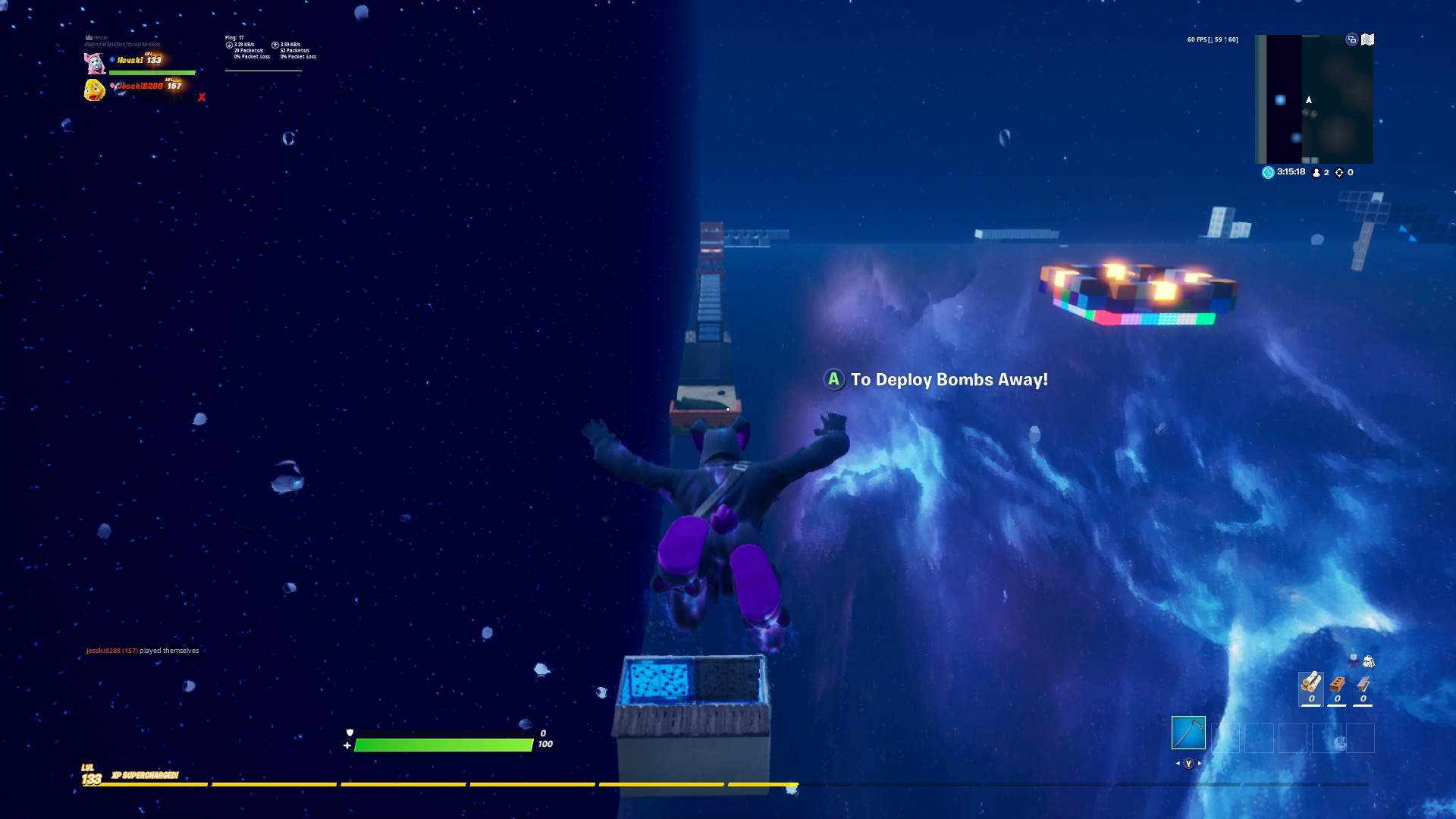Click the jesski8288 played themselves feed message
1456x819 pixels.
click(140, 651)
